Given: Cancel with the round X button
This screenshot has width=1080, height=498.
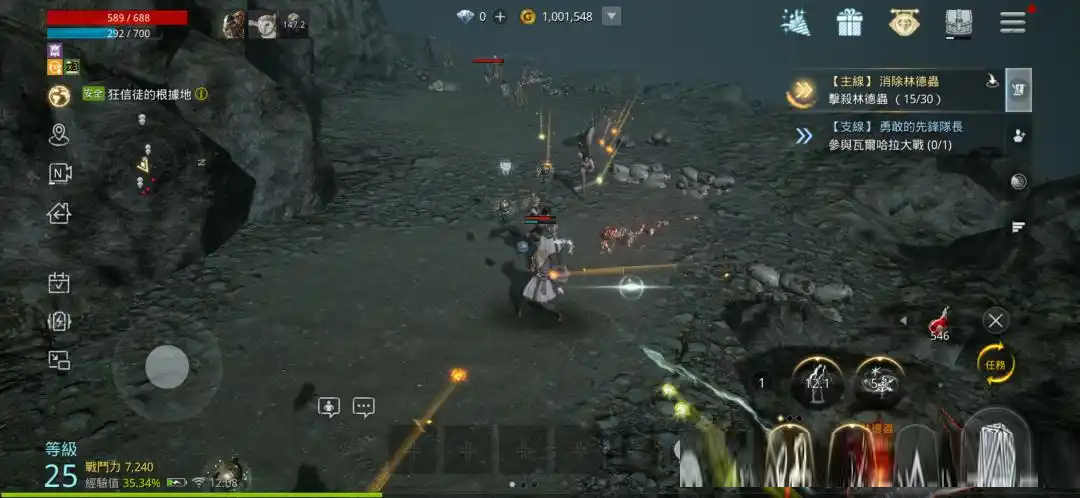Looking at the screenshot, I should pos(995,320).
